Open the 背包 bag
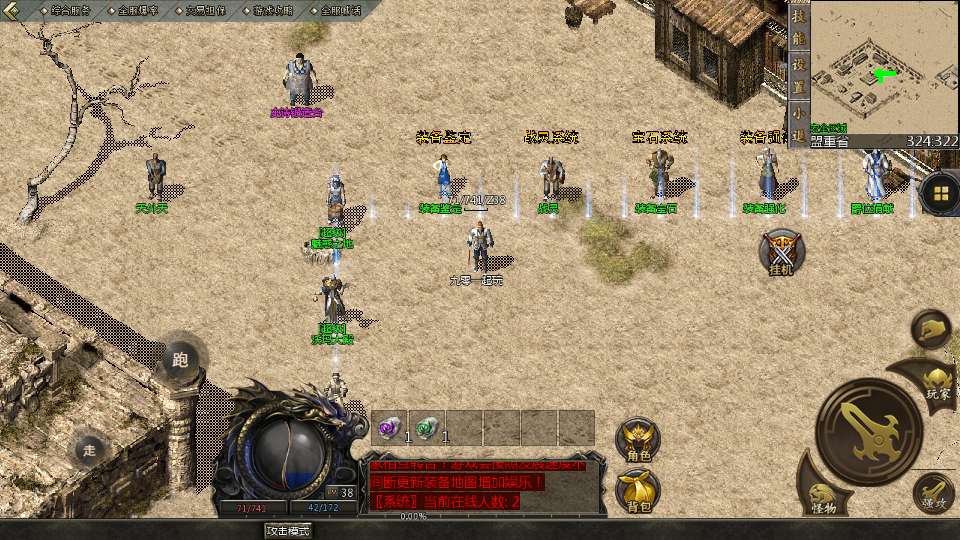The width and height of the screenshot is (960, 540). (638, 489)
